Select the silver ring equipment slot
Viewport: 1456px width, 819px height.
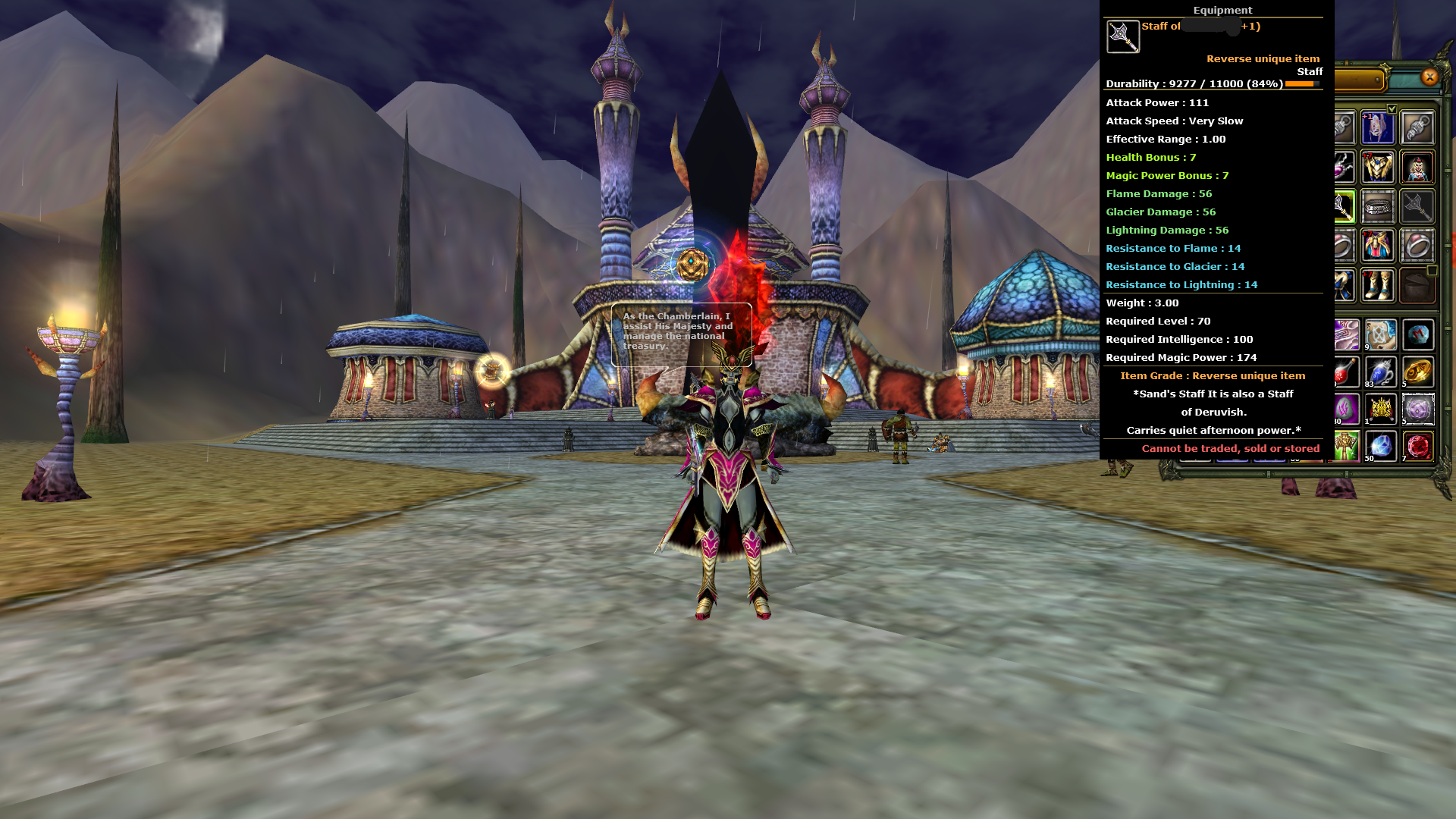[1417, 245]
